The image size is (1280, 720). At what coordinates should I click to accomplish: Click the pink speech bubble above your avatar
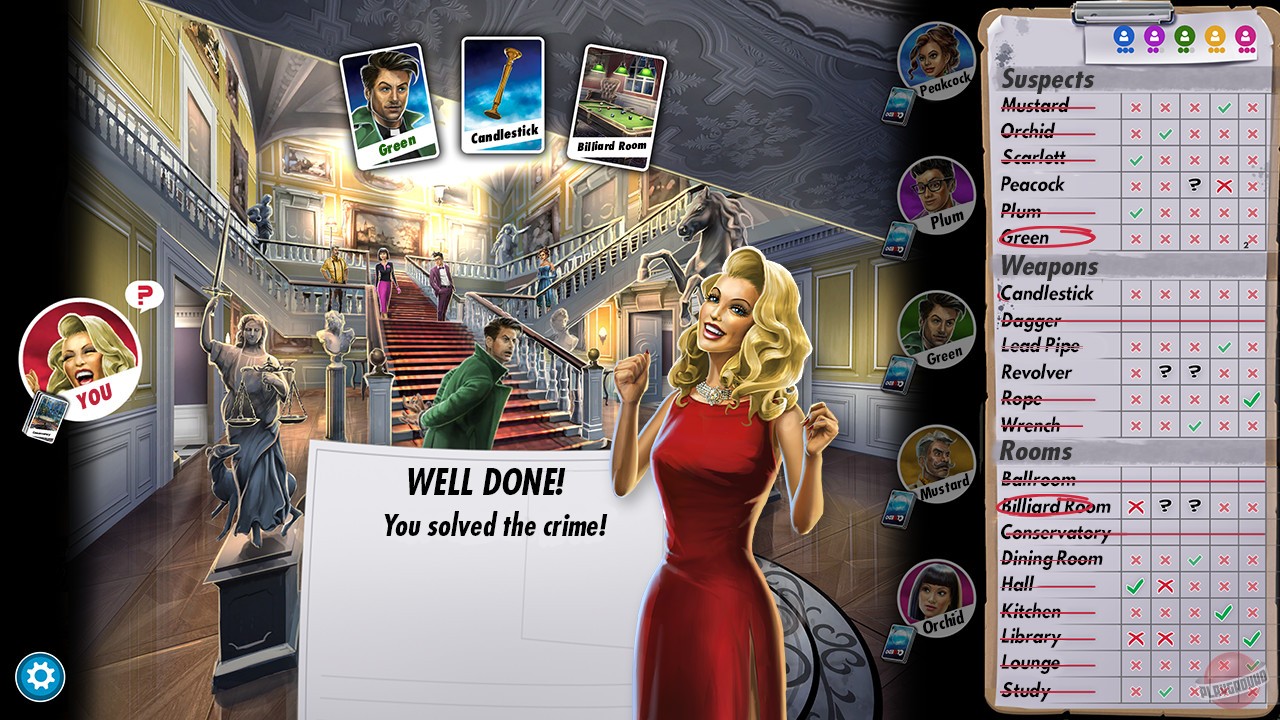click(144, 296)
